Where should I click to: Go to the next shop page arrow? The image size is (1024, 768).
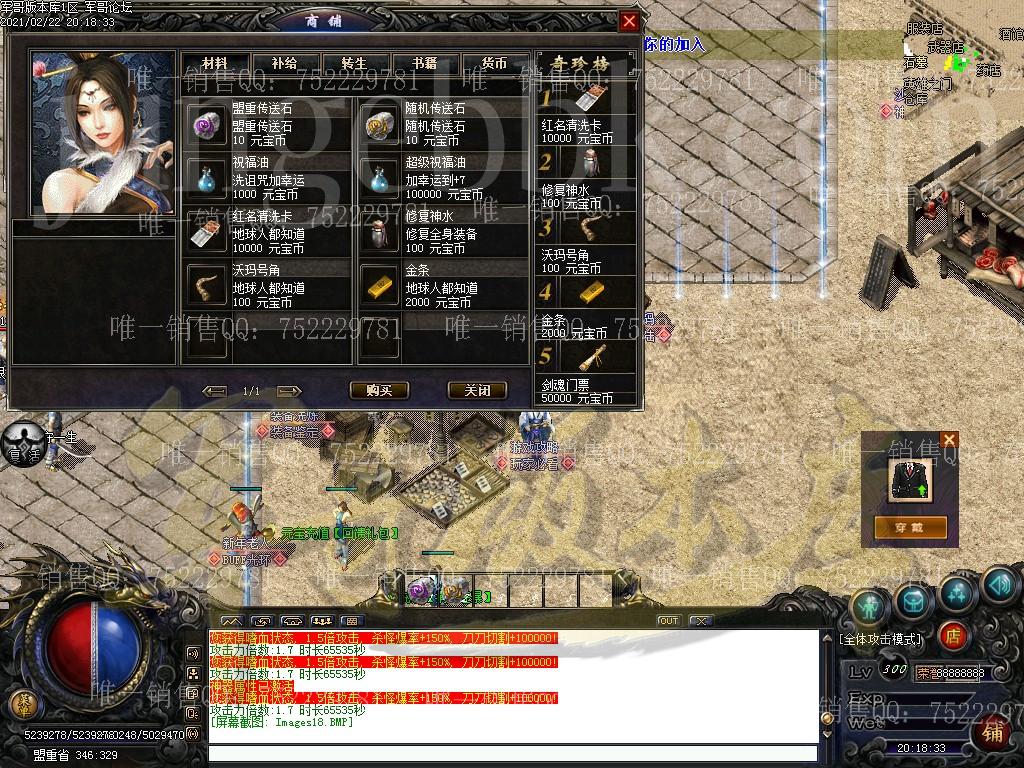coord(289,391)
